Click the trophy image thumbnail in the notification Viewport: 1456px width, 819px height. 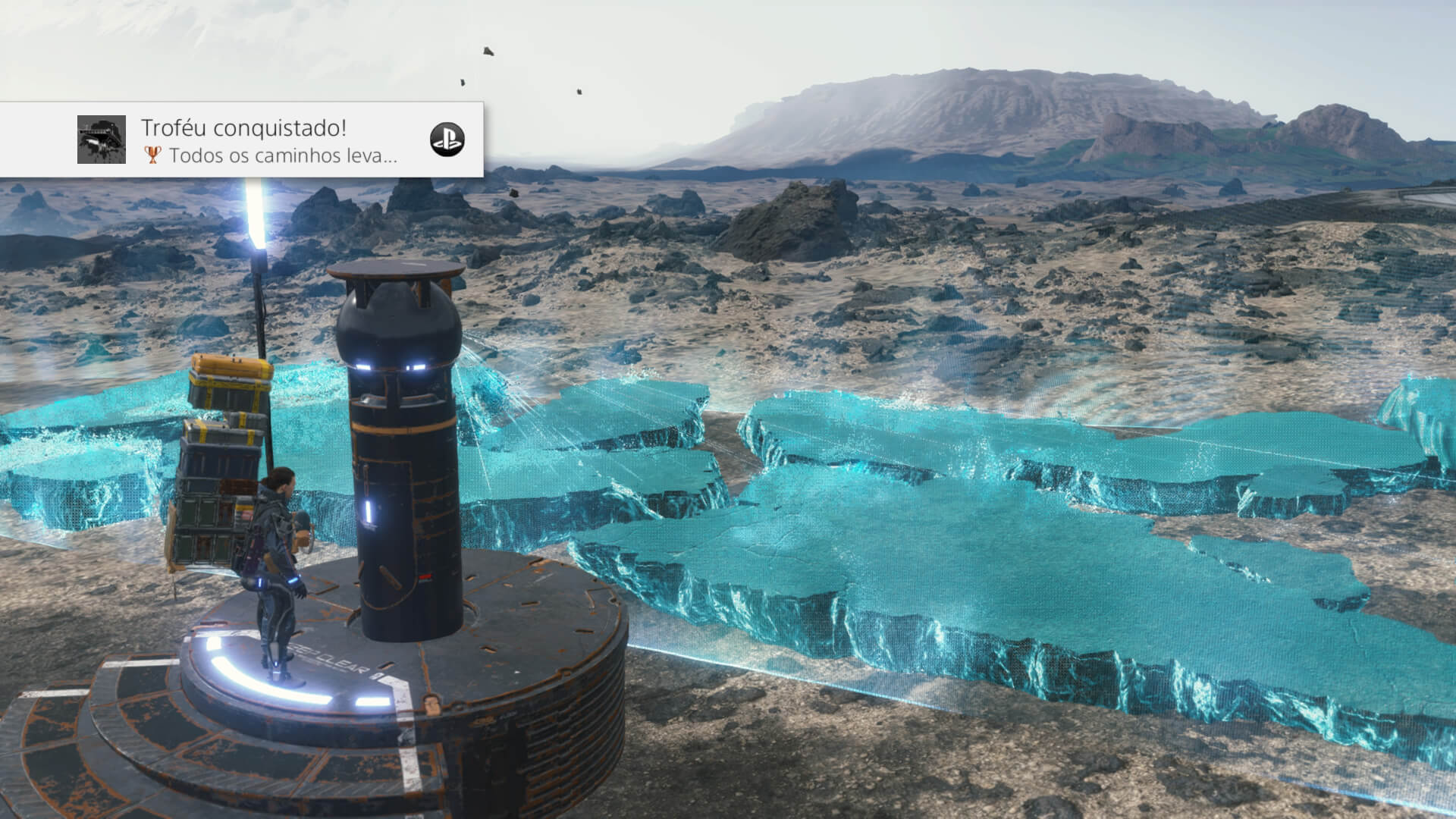pyautogui.click(x=102, y=140)
